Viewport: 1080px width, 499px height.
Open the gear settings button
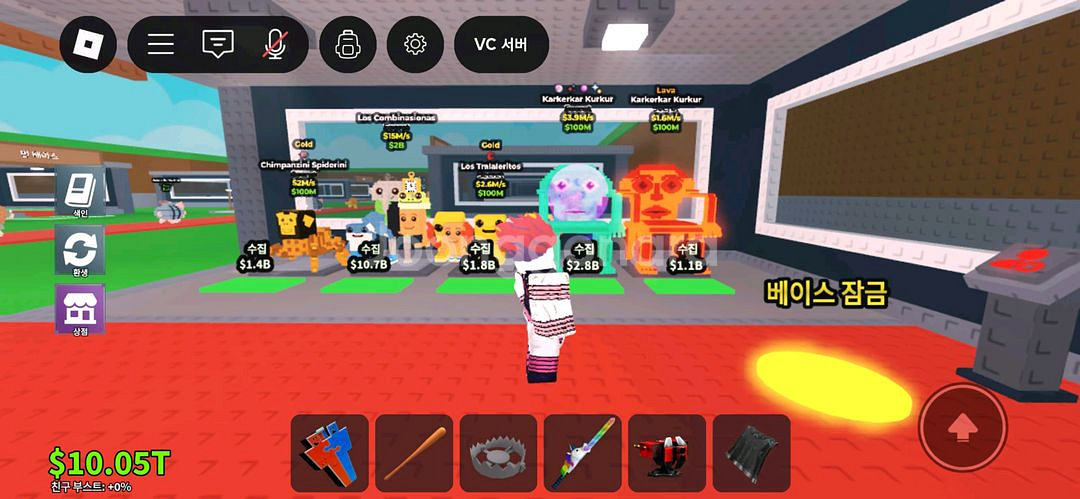point(415,44)
